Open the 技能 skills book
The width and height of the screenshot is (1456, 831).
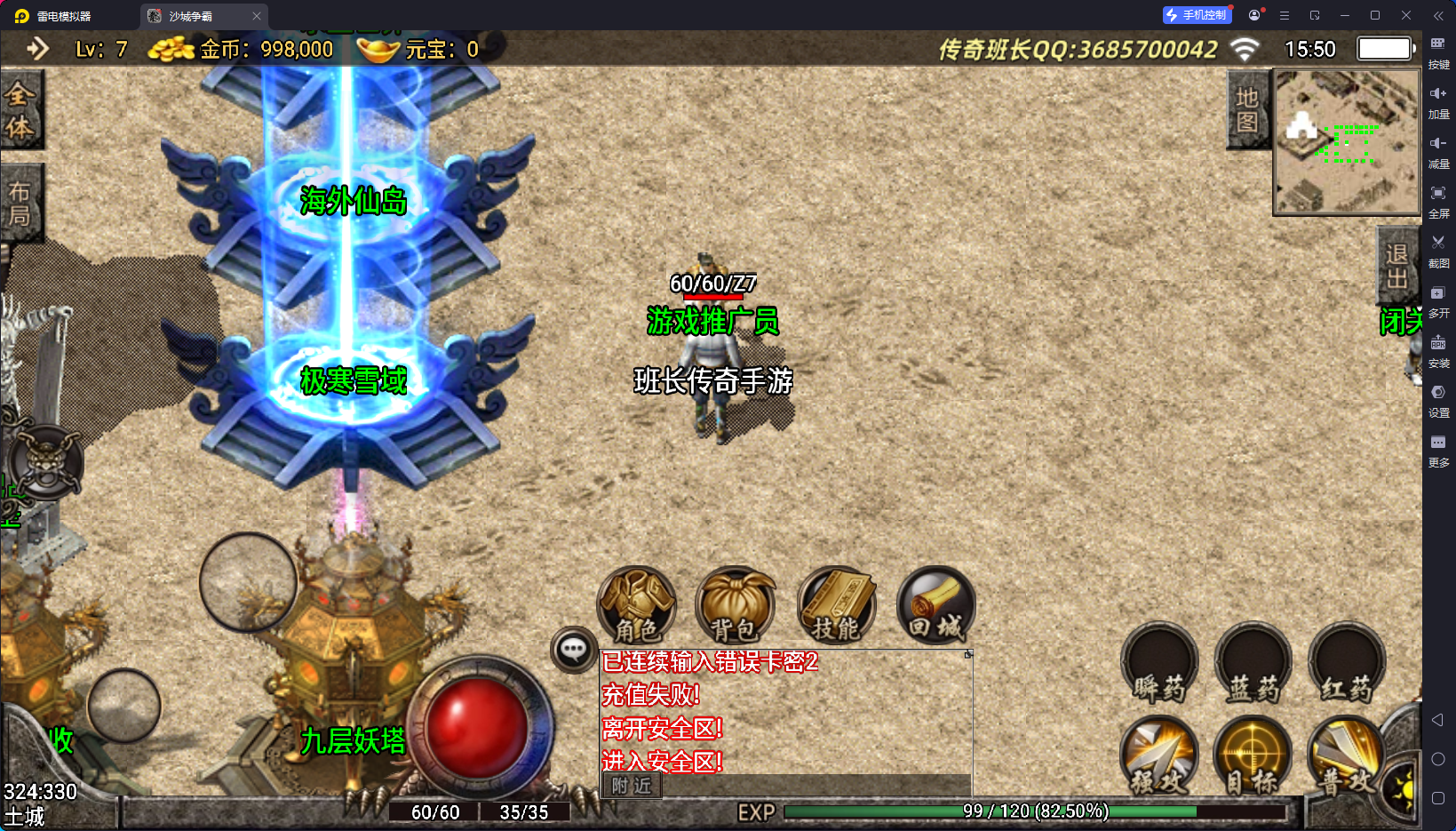tap(836, 606)
